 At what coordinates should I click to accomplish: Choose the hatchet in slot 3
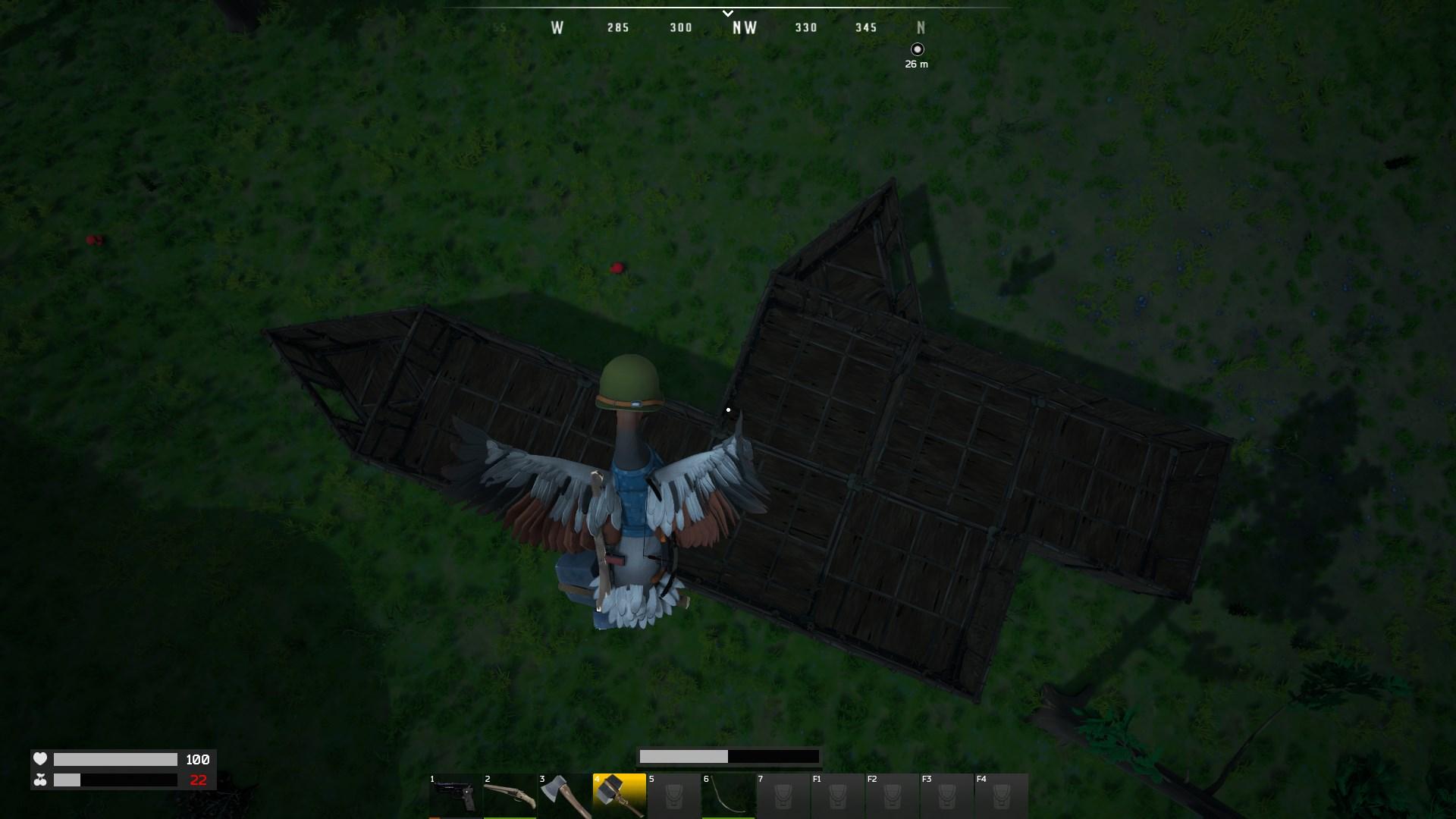(x=564, y=796)
